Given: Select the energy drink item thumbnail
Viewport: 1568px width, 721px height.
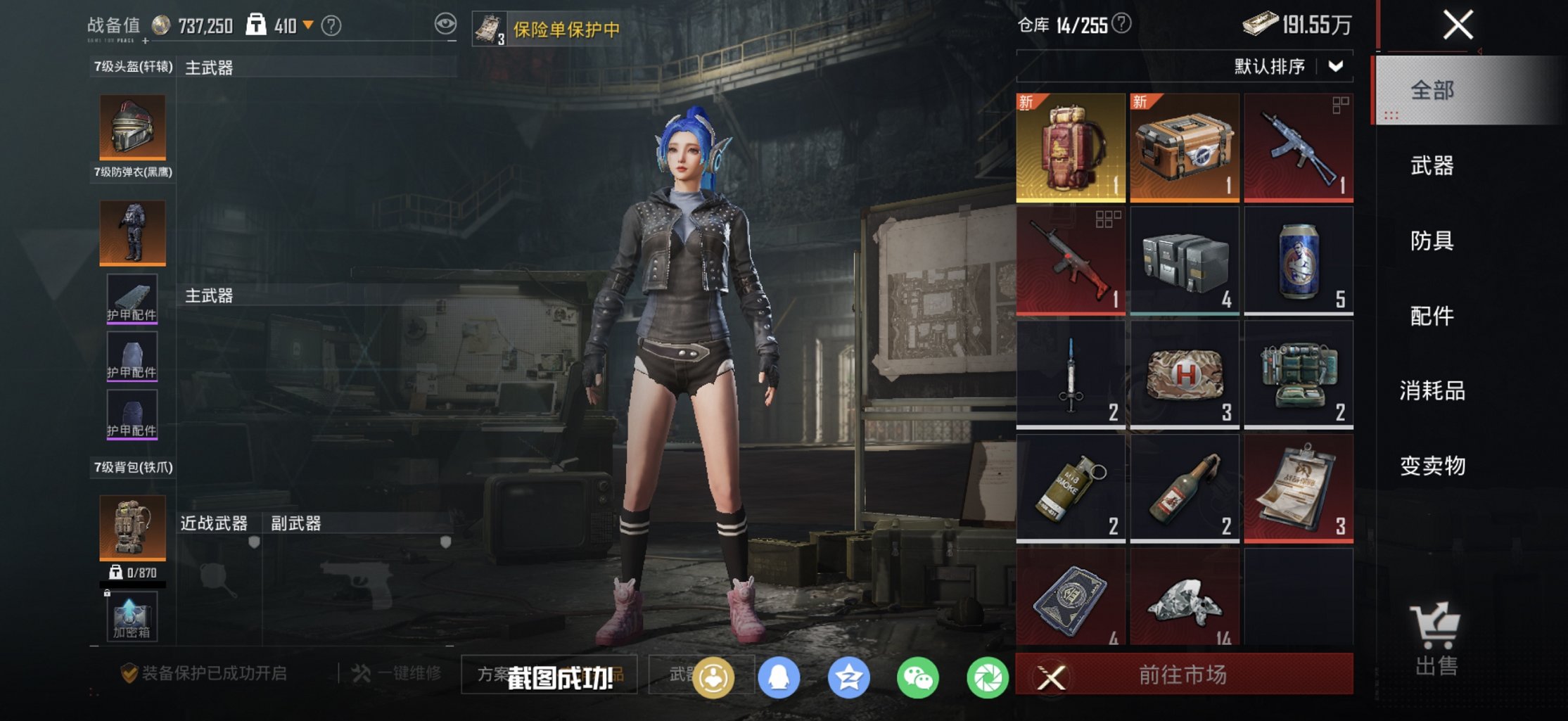Looking at the screenshot, I should 1300,259.
